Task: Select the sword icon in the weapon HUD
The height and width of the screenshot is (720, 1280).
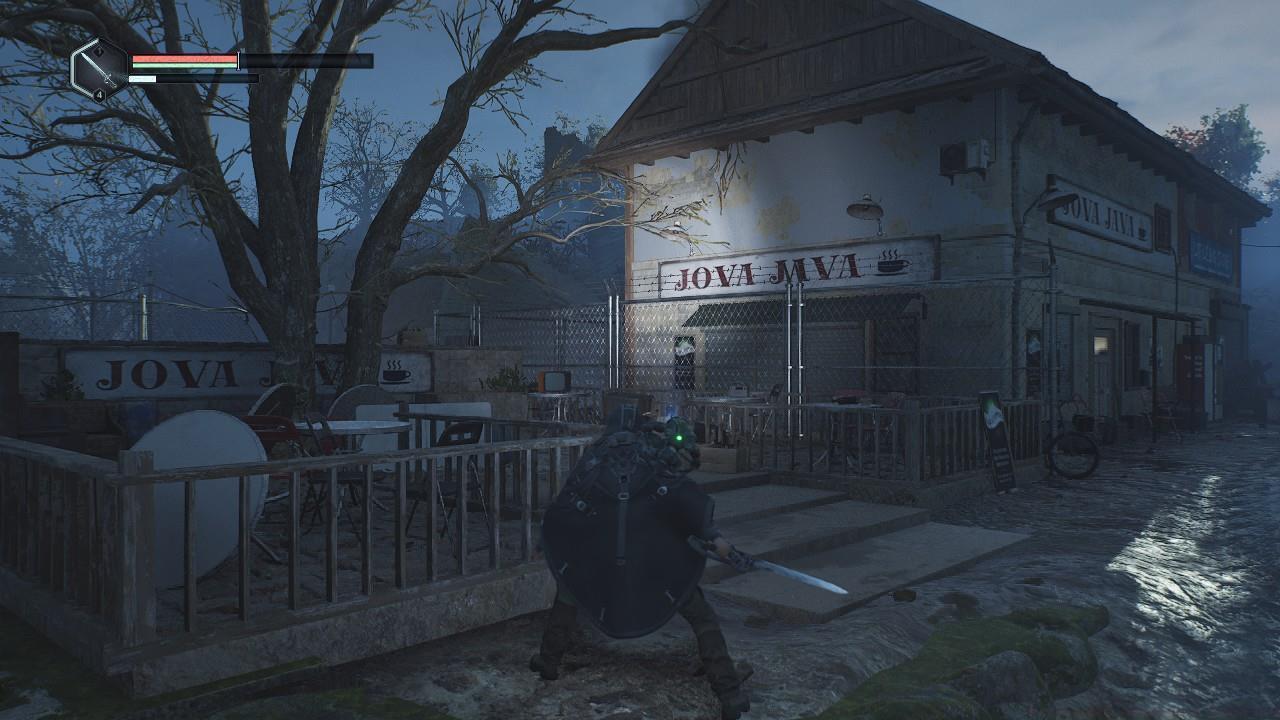Action: (x=99, y=69)
